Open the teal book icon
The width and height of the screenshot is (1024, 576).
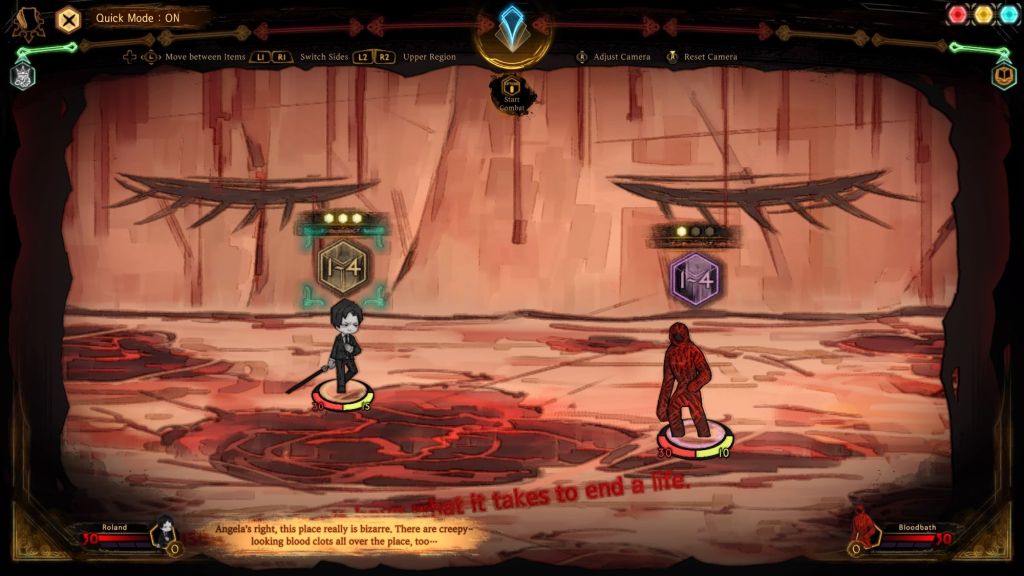tap(1003, 75)
